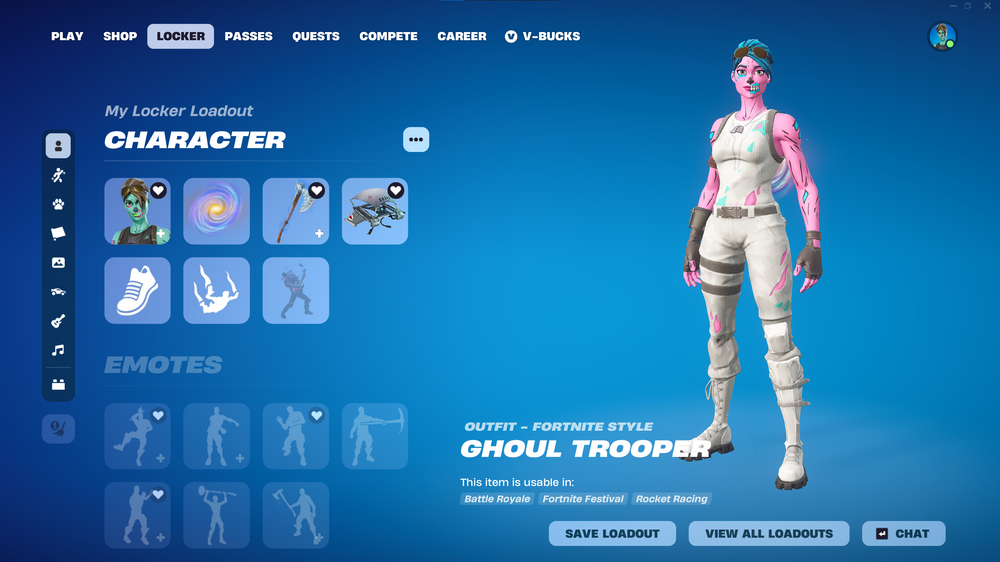This screenshot has width=1000, height=562.
Task: Save the current loadout
Action: point(612,534)
